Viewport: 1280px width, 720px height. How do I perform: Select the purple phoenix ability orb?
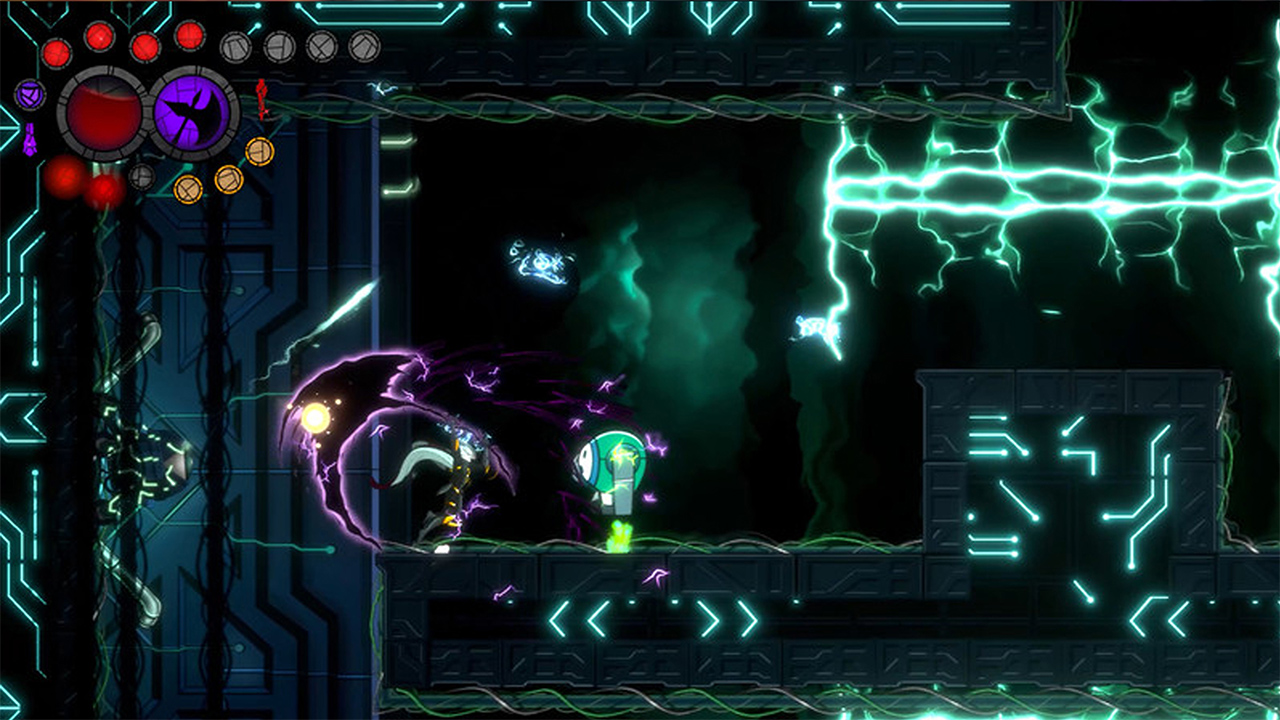[192, 110]
